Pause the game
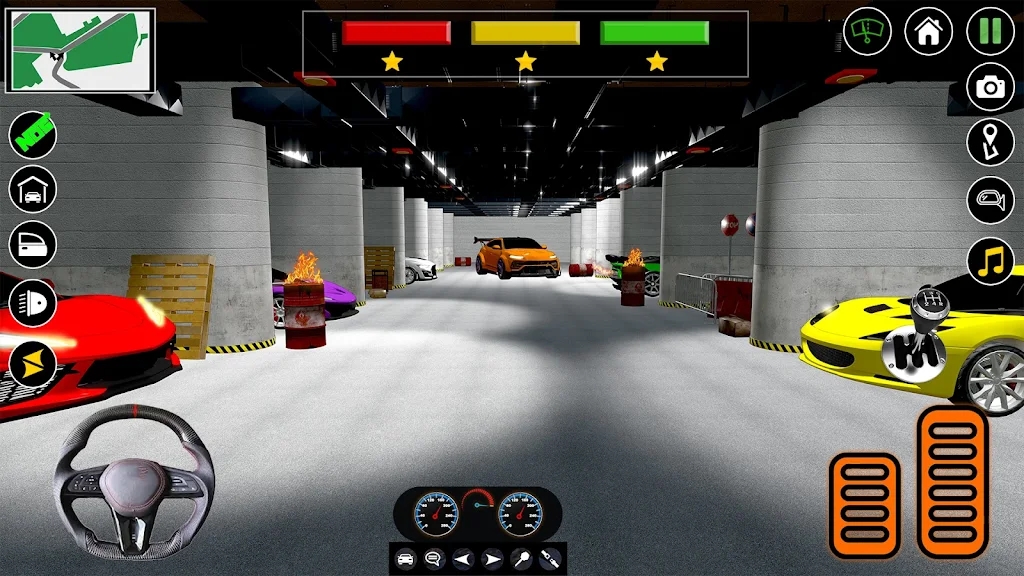 click(x=990, y=31)
